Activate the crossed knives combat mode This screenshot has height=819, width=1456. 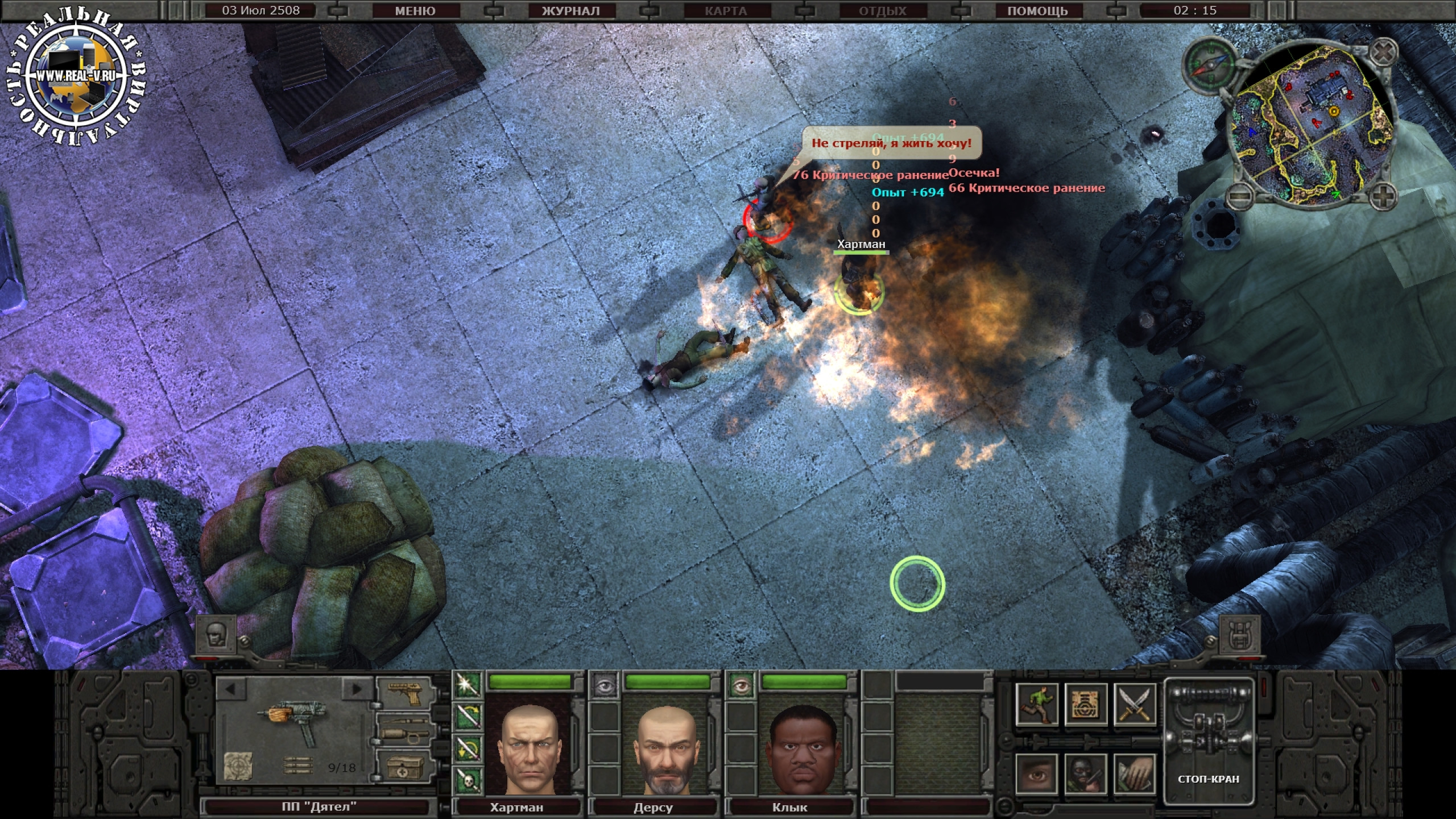point(1134,705)
